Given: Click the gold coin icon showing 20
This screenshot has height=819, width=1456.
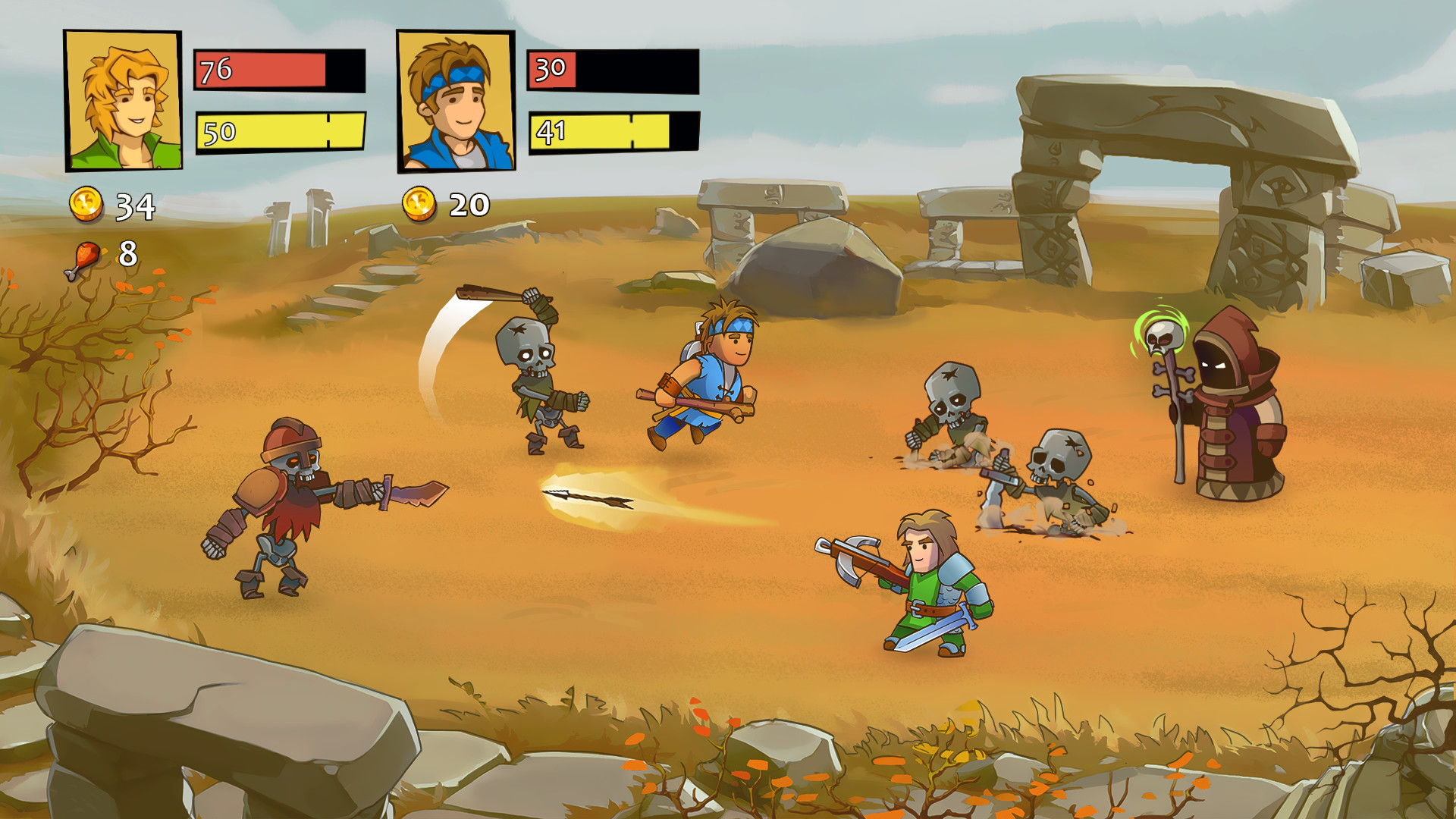Looking at the screenshot, I should coord(418,204).
